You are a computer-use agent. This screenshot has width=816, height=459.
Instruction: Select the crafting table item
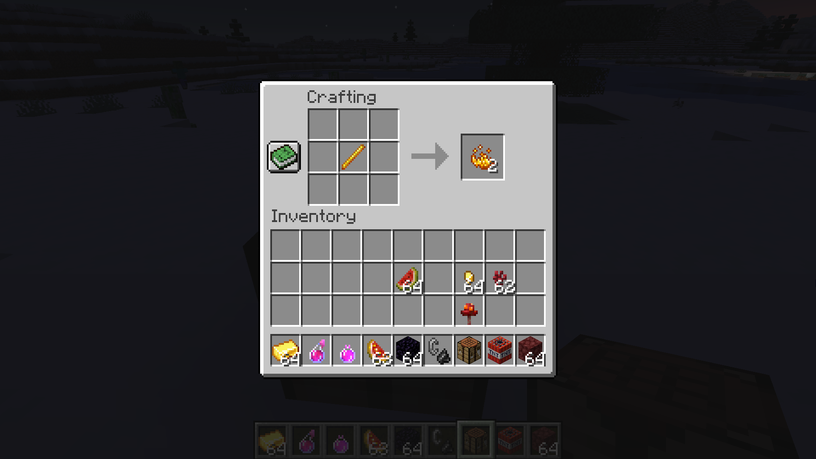(469, 351)
